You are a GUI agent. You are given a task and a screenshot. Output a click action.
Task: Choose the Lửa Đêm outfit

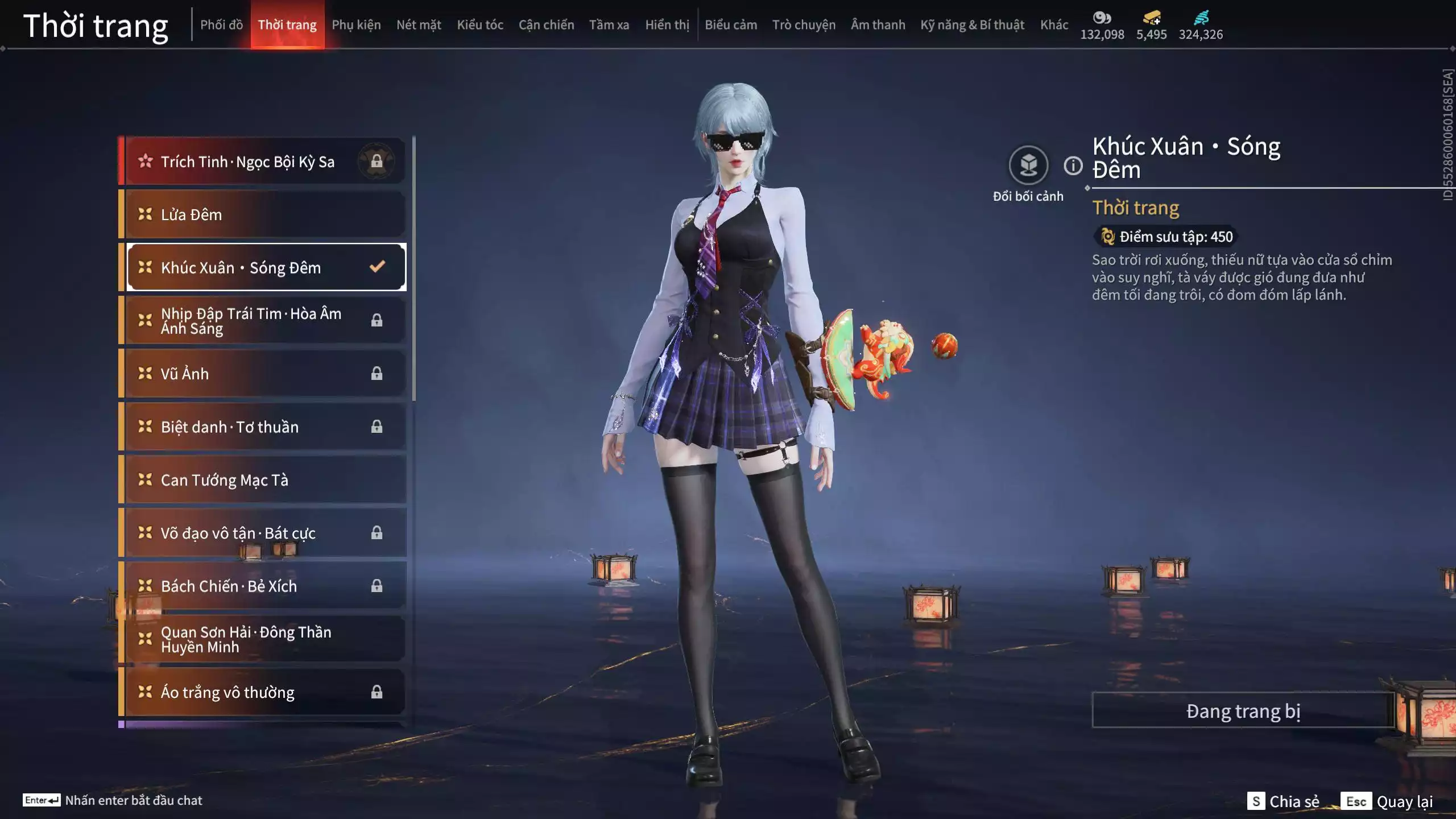tap(264, 214)
